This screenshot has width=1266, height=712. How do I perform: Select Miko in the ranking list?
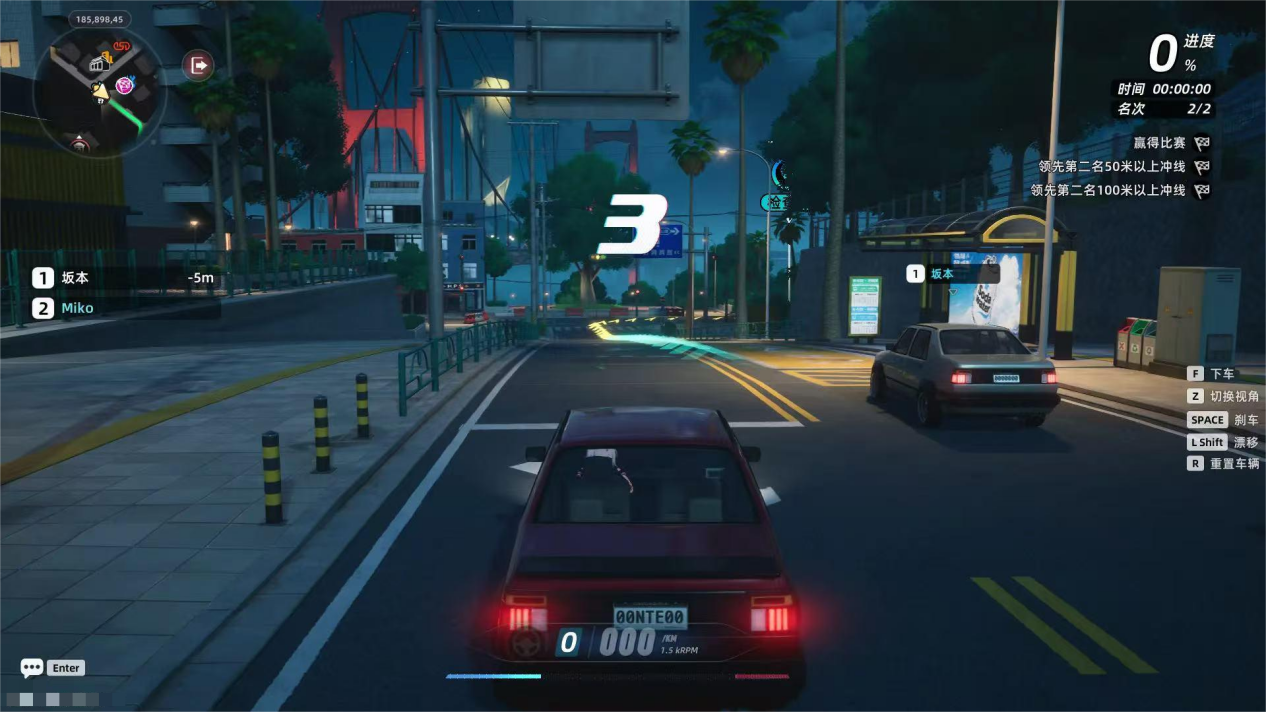coord(76,308)
